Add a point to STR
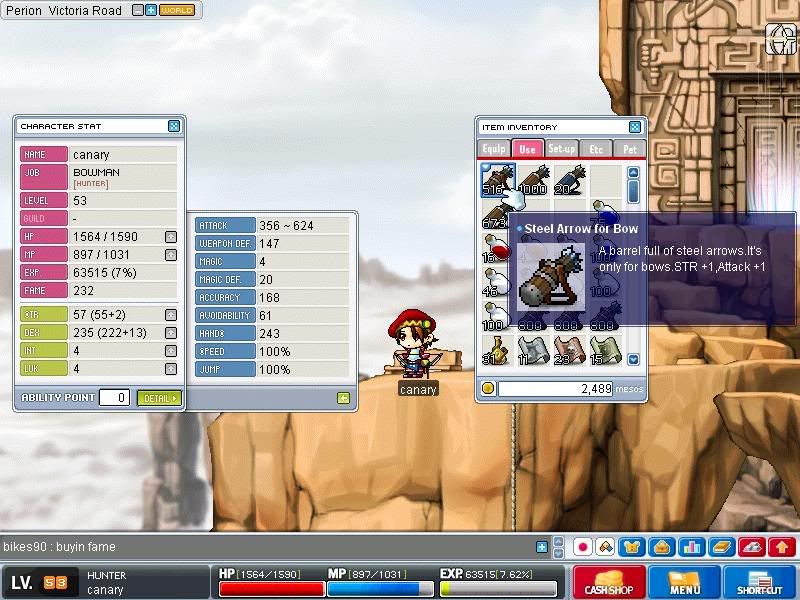Screen dimensions: 800x600 click(171, 315)
